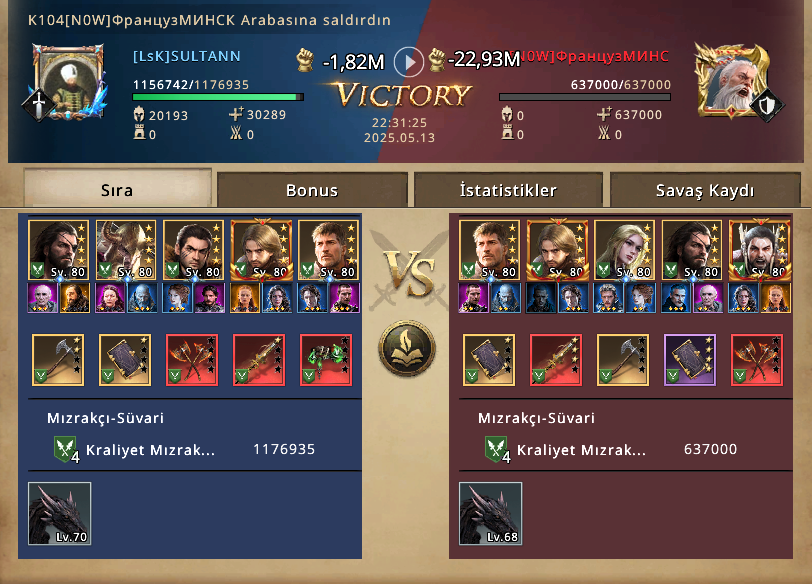This screenshot has width=812, height=584.
Task: Play the battle replay
Action: [408, 62]
